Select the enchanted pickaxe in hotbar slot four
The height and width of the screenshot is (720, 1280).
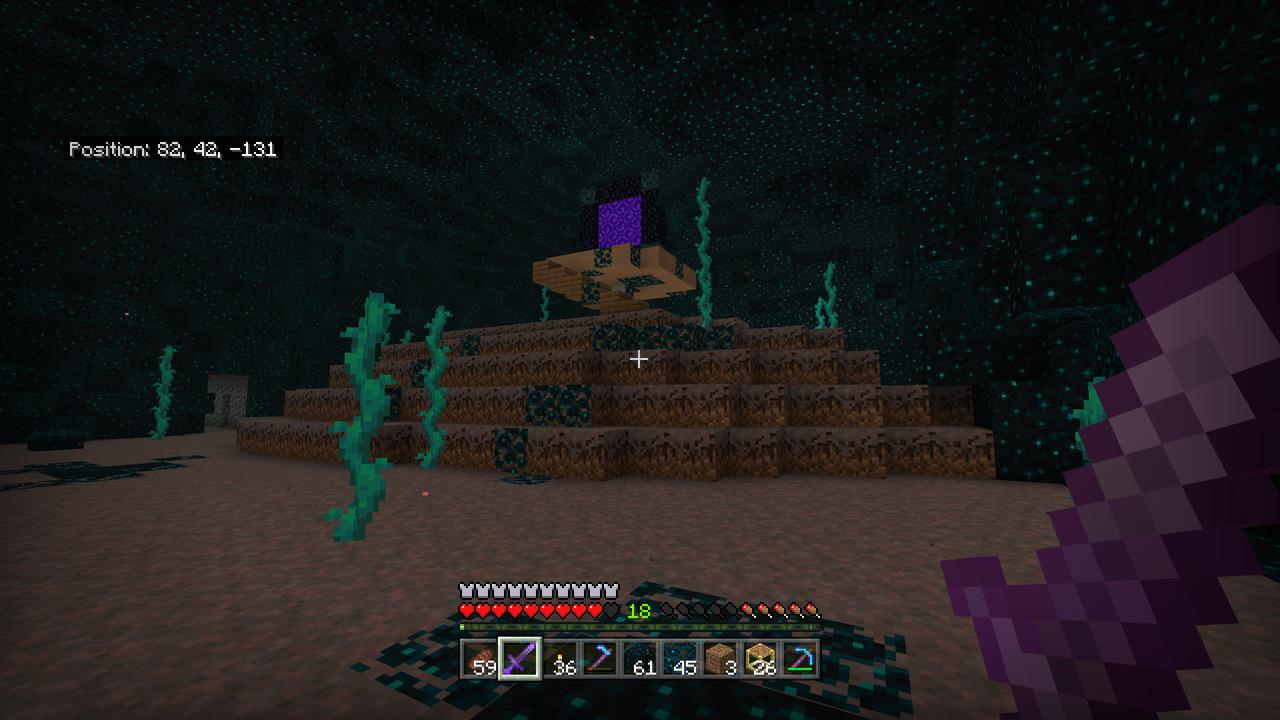click(601, 660)
